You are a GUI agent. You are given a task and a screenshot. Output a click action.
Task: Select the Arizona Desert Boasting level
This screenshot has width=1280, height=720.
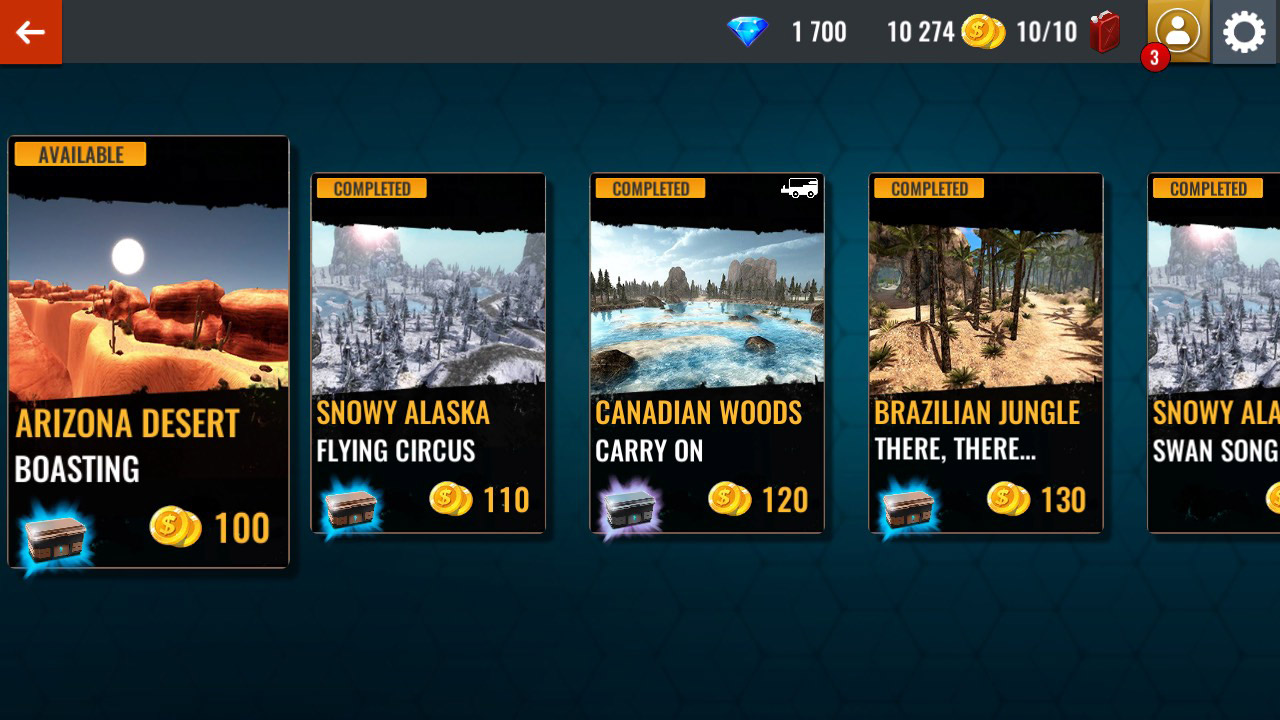pyautogui.click(x=148, y=350)
